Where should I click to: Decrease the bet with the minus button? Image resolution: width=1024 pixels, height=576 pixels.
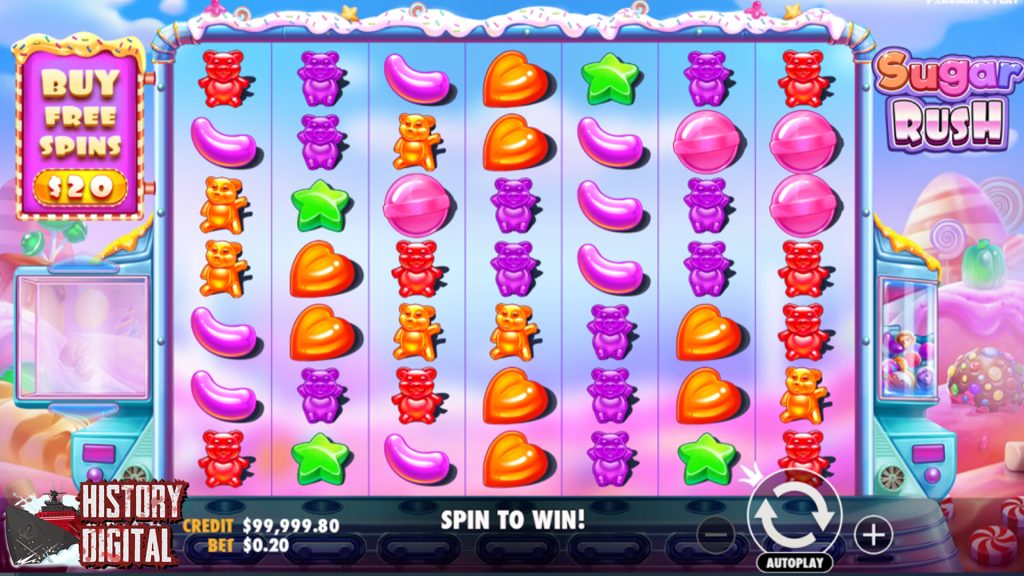click(x=716, y=535)
